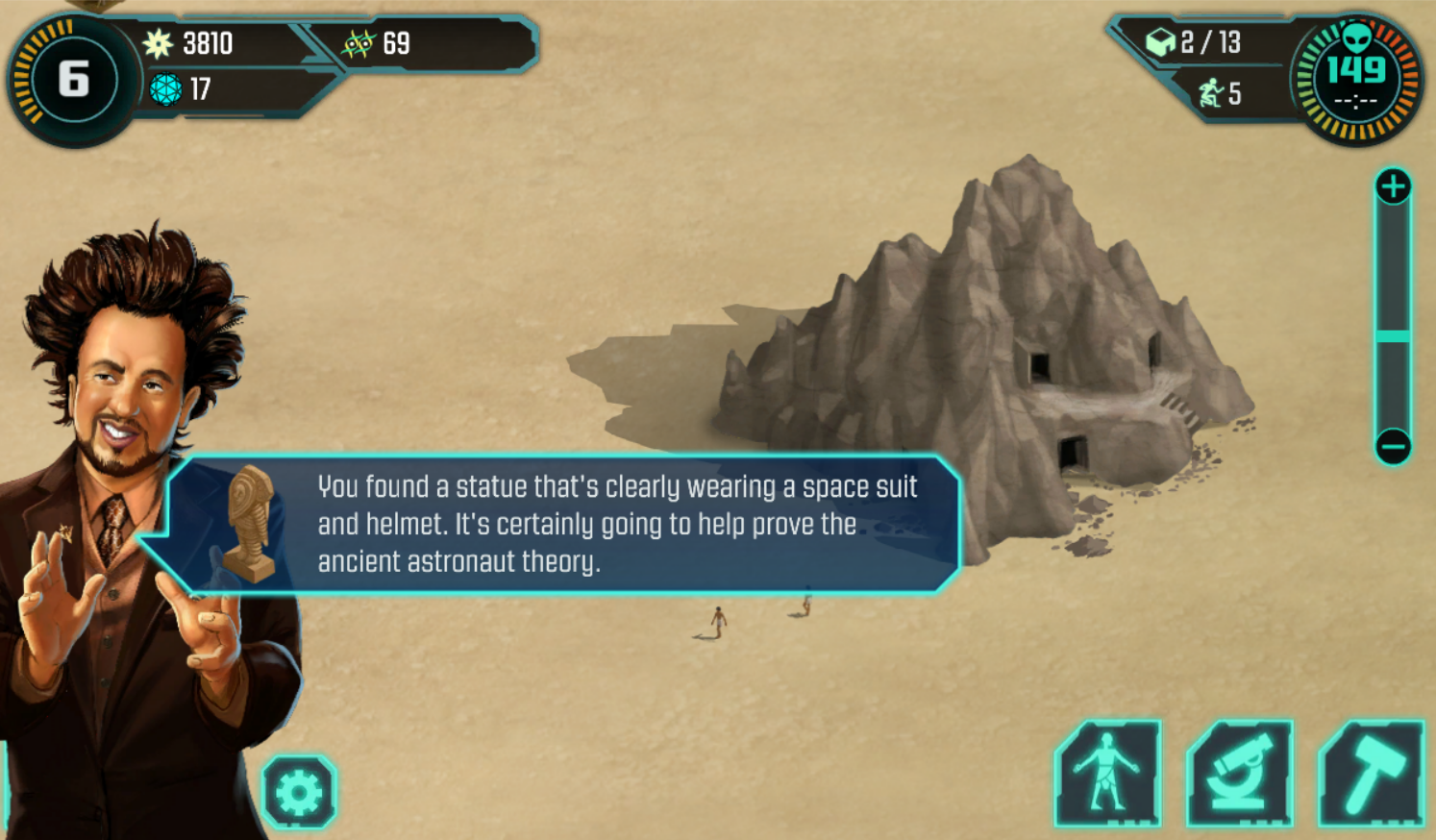Zoom out with the minus button
The width and height of the screenshot is (1436, 840).
coord(1393,446)
